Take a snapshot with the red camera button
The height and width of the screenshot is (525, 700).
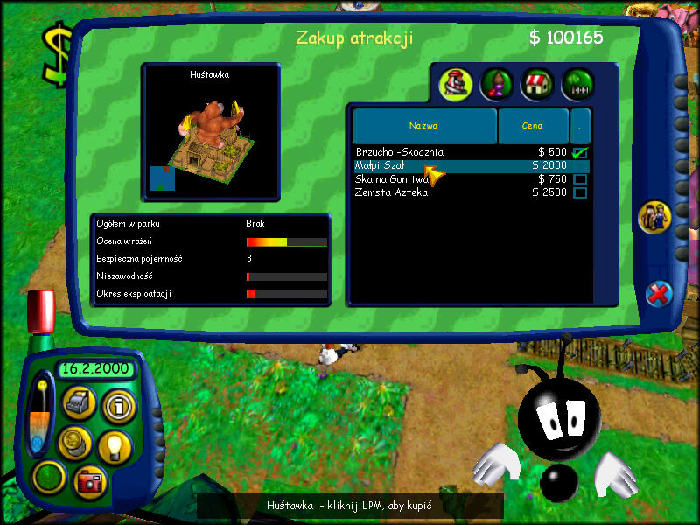[89, 479]
